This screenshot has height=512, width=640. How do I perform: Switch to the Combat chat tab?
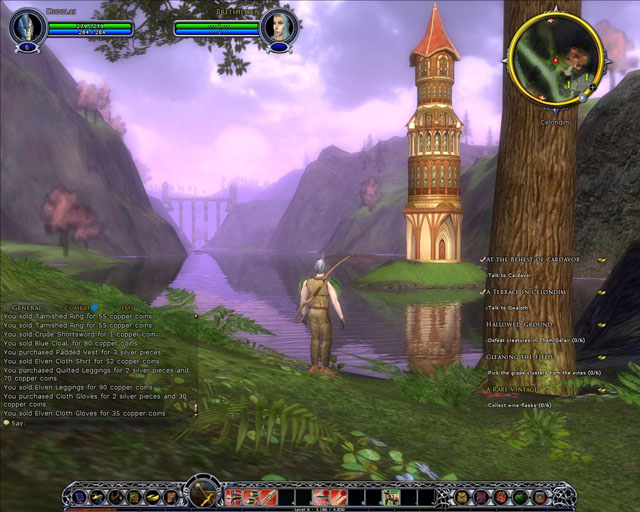coord(77,307)
